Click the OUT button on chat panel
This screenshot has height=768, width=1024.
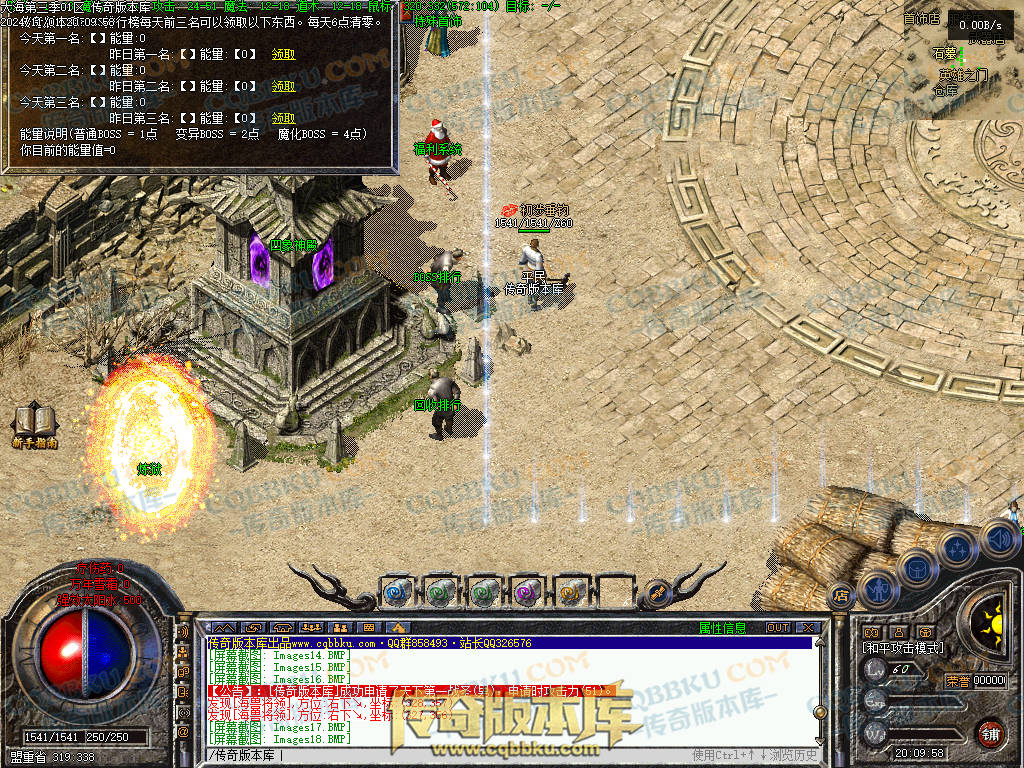(x=777, y=628)
